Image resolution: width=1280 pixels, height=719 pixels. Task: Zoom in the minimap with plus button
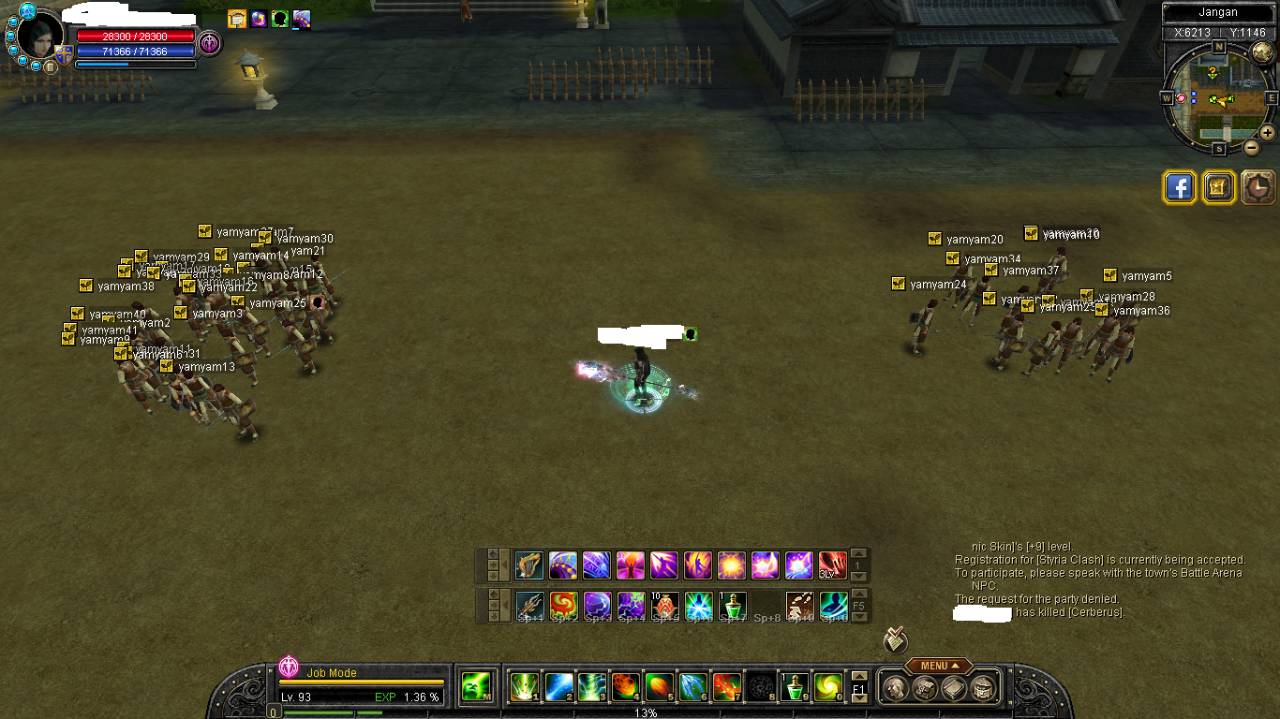[x=1267, y=132]
